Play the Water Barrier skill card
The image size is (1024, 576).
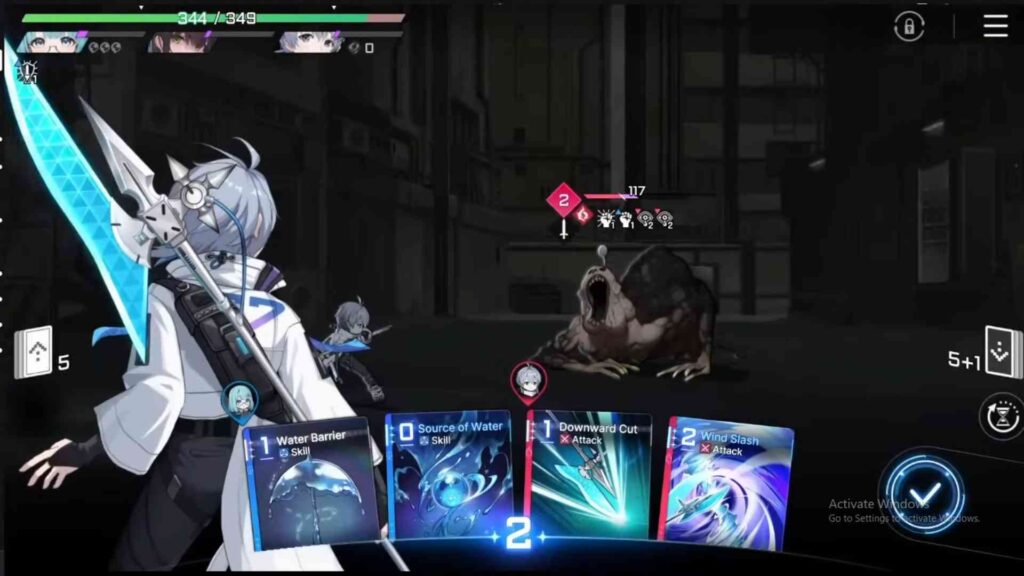[312, 485]
